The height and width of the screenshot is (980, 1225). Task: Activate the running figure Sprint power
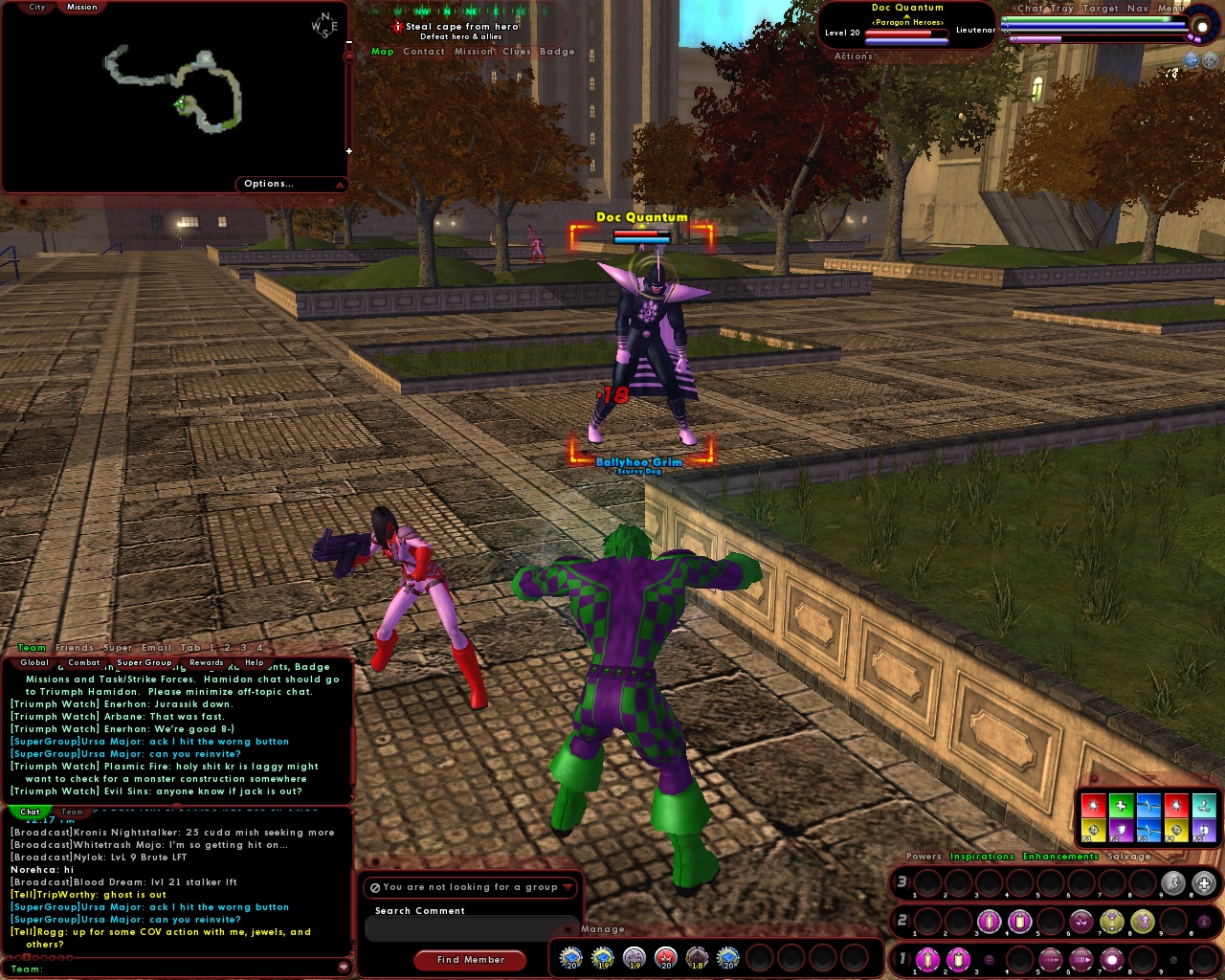point(1173,883)
